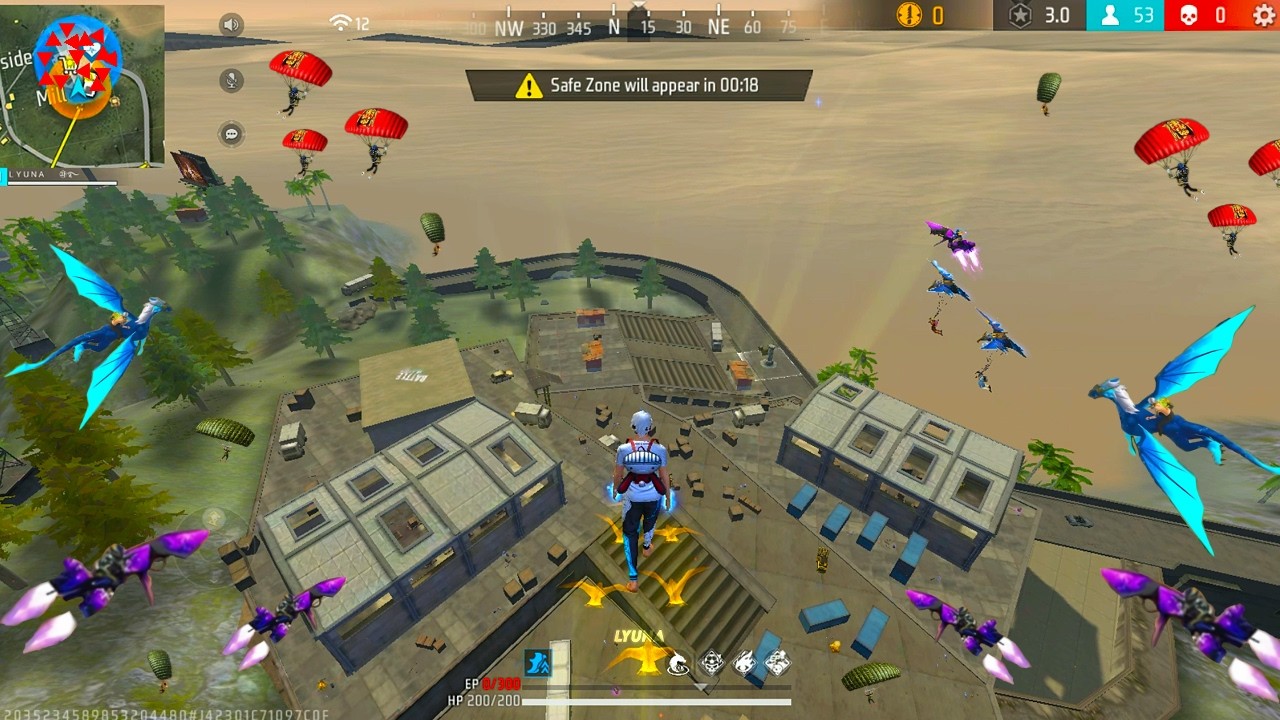Open the quick chat bubble
The width and height of the screenshot is (1280, 720).
[232, 133]
